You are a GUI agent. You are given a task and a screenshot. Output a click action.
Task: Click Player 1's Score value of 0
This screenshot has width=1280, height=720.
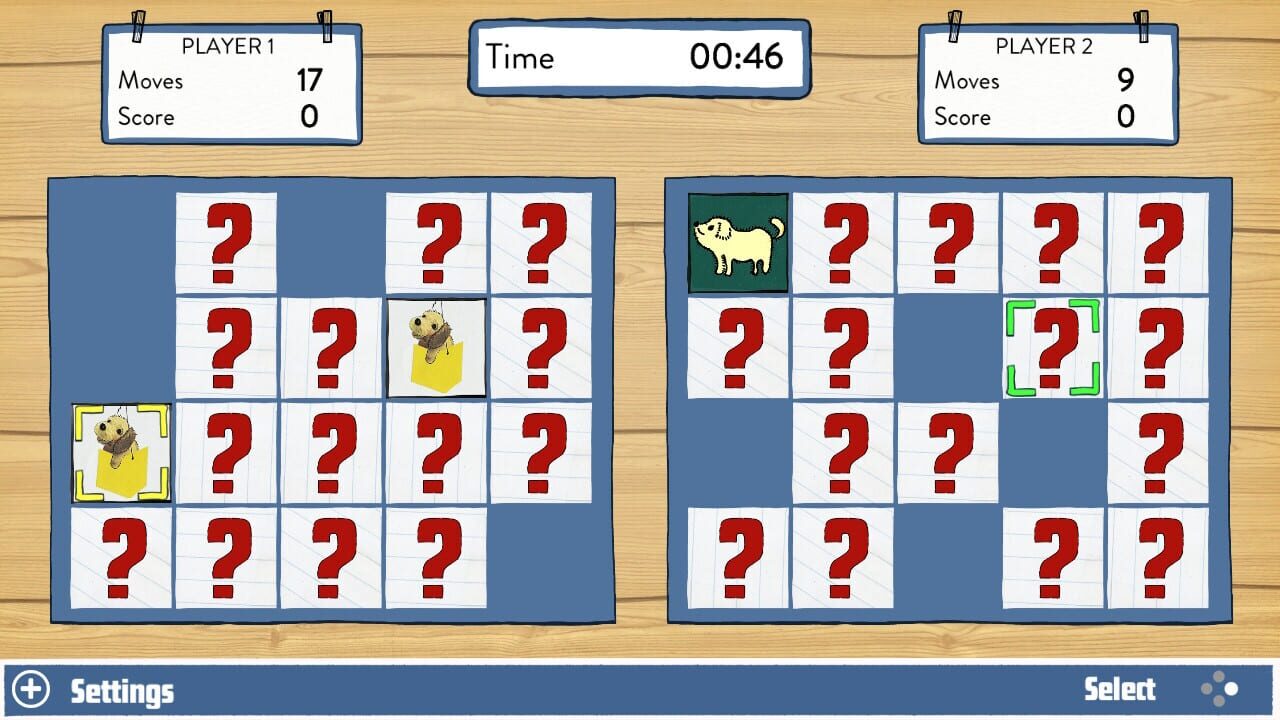307,117
